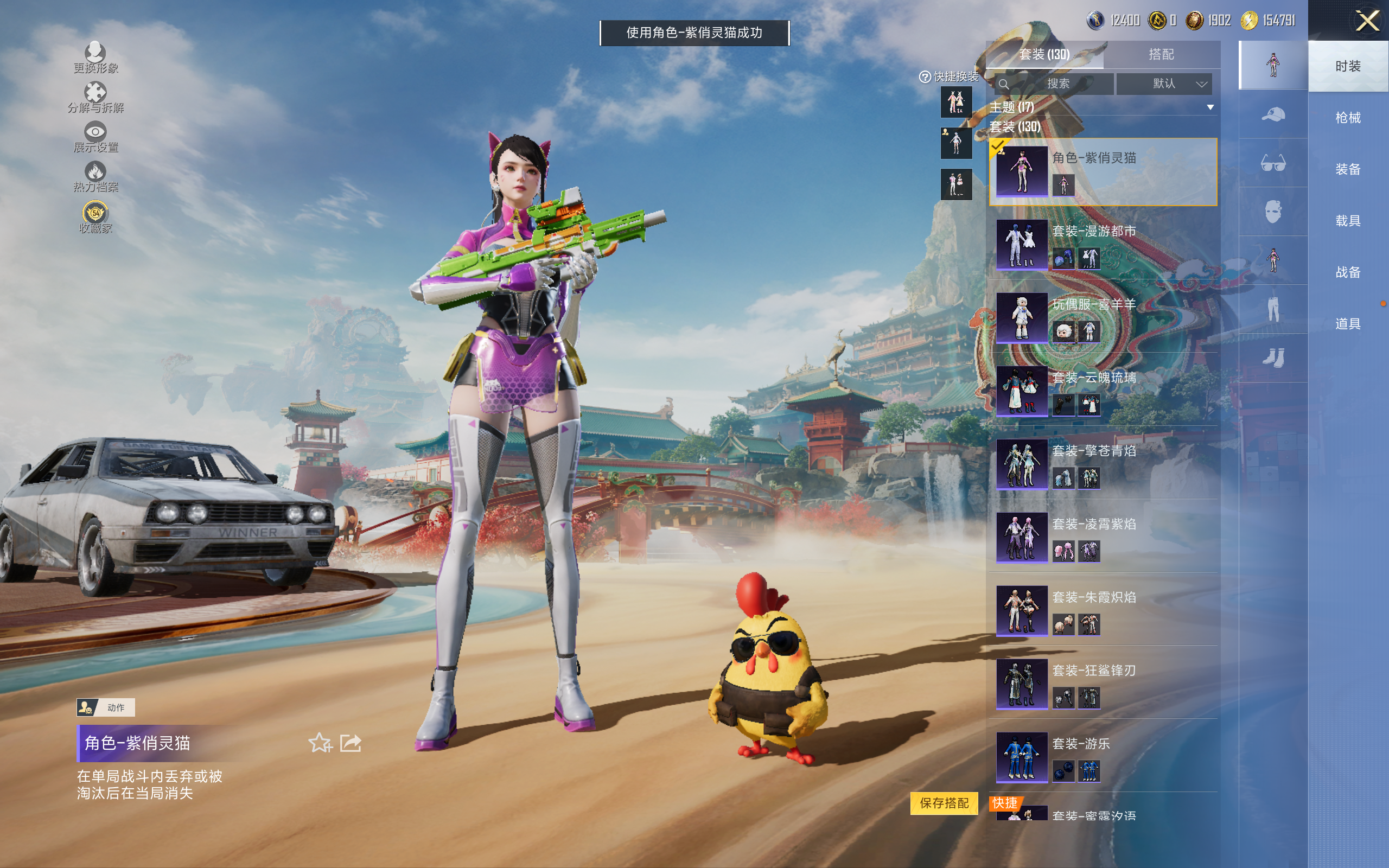Open the 载具 category

click(x=1347, y=221)
